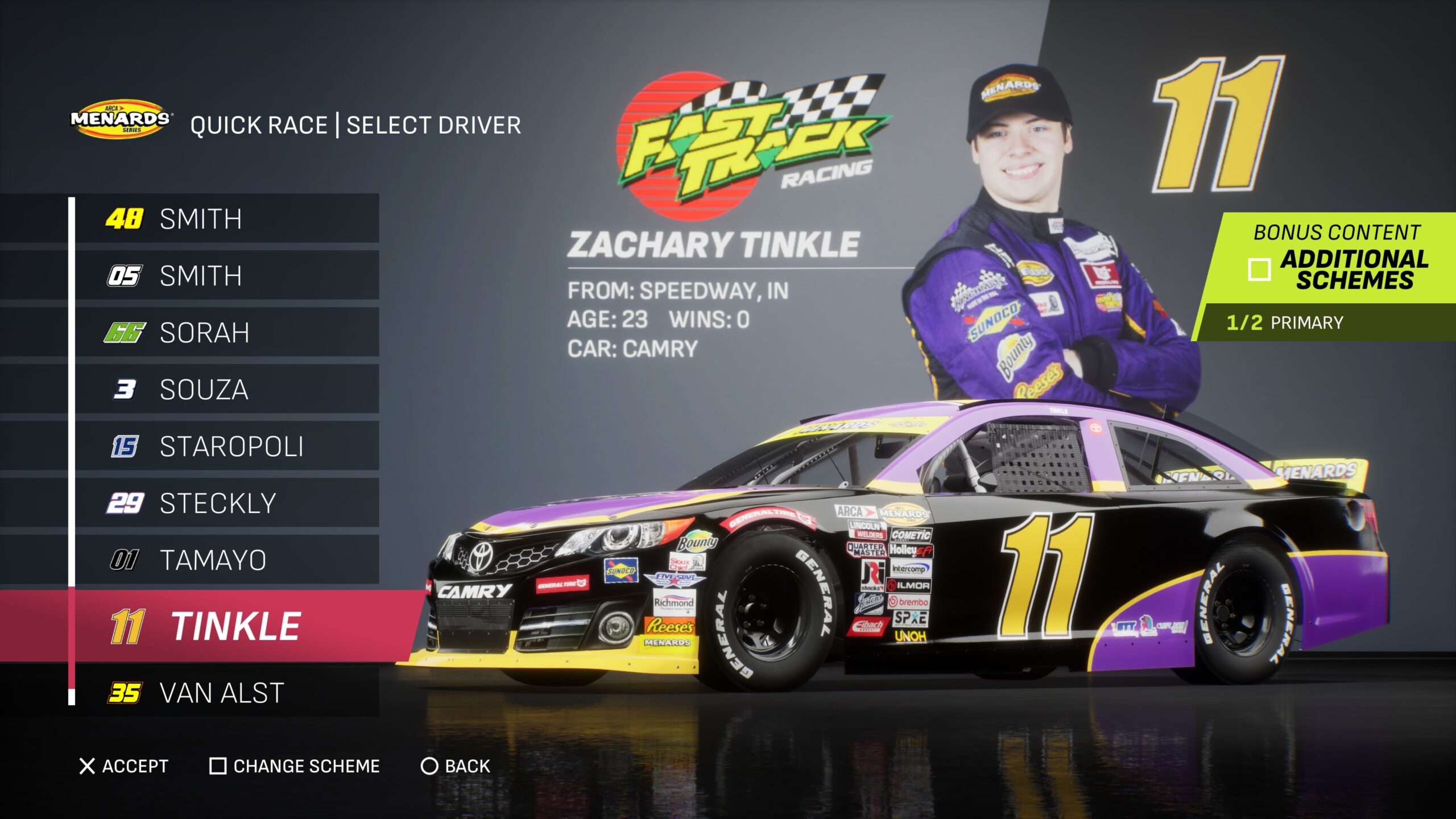Open Bonus Content Additional Schemes
The image size is (1456, 819).
tap(1337, 259)
